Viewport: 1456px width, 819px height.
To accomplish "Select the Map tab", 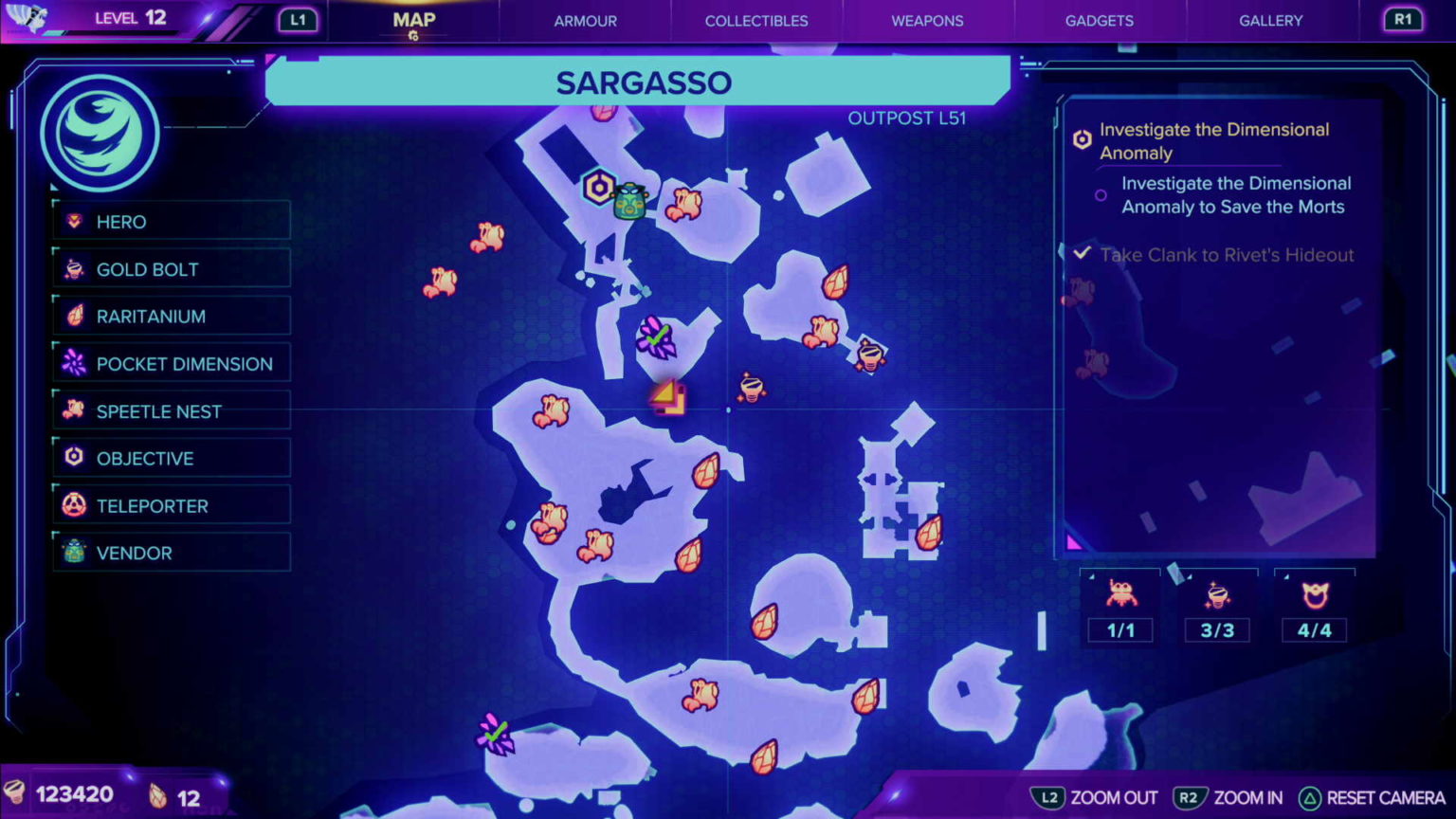I will [414, 21].
